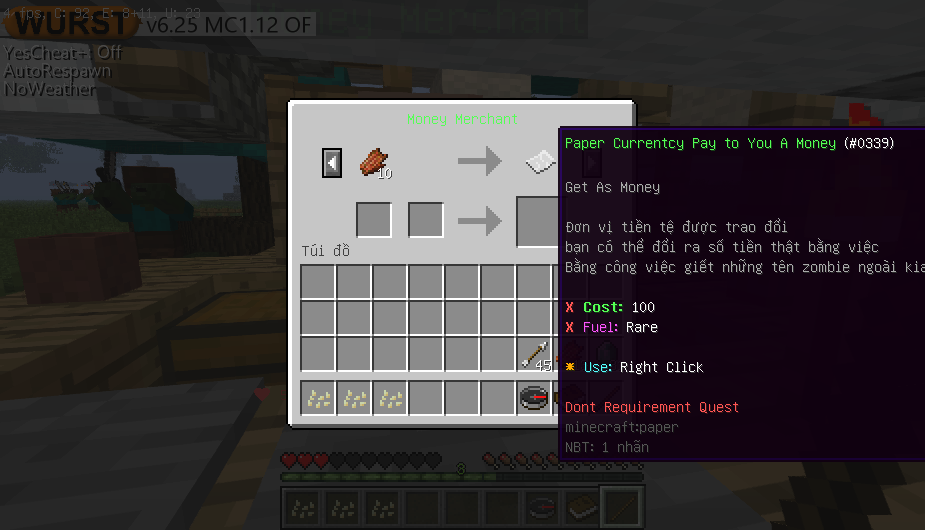Pick up the arrow stack of 45
The image size is (925, 530).
[535, 354]
